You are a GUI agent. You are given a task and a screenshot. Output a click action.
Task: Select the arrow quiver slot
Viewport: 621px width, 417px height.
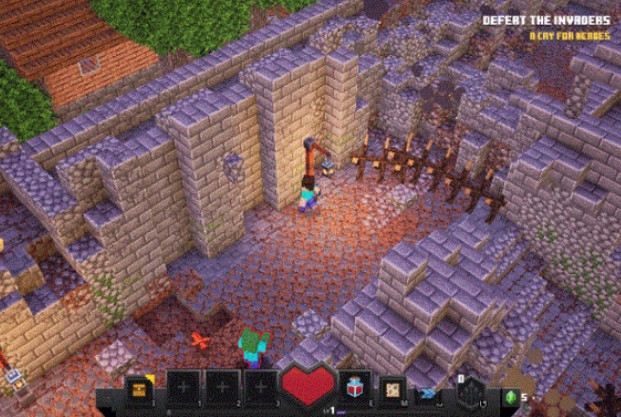click(x=467, y=389)
